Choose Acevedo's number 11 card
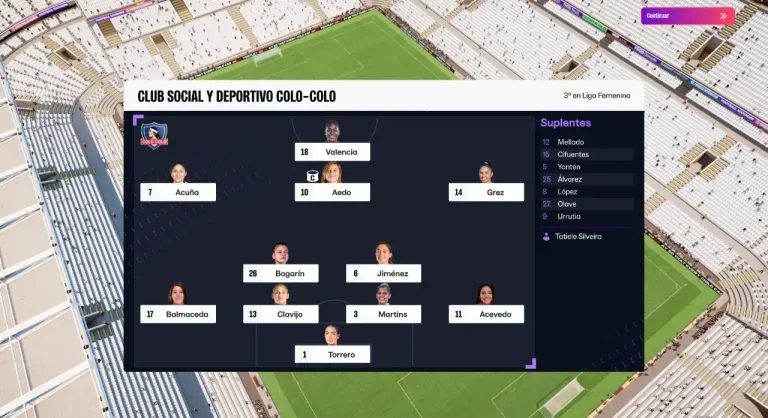Image resolution: width=768 pixels, height=418 pixels. (486, 314)
